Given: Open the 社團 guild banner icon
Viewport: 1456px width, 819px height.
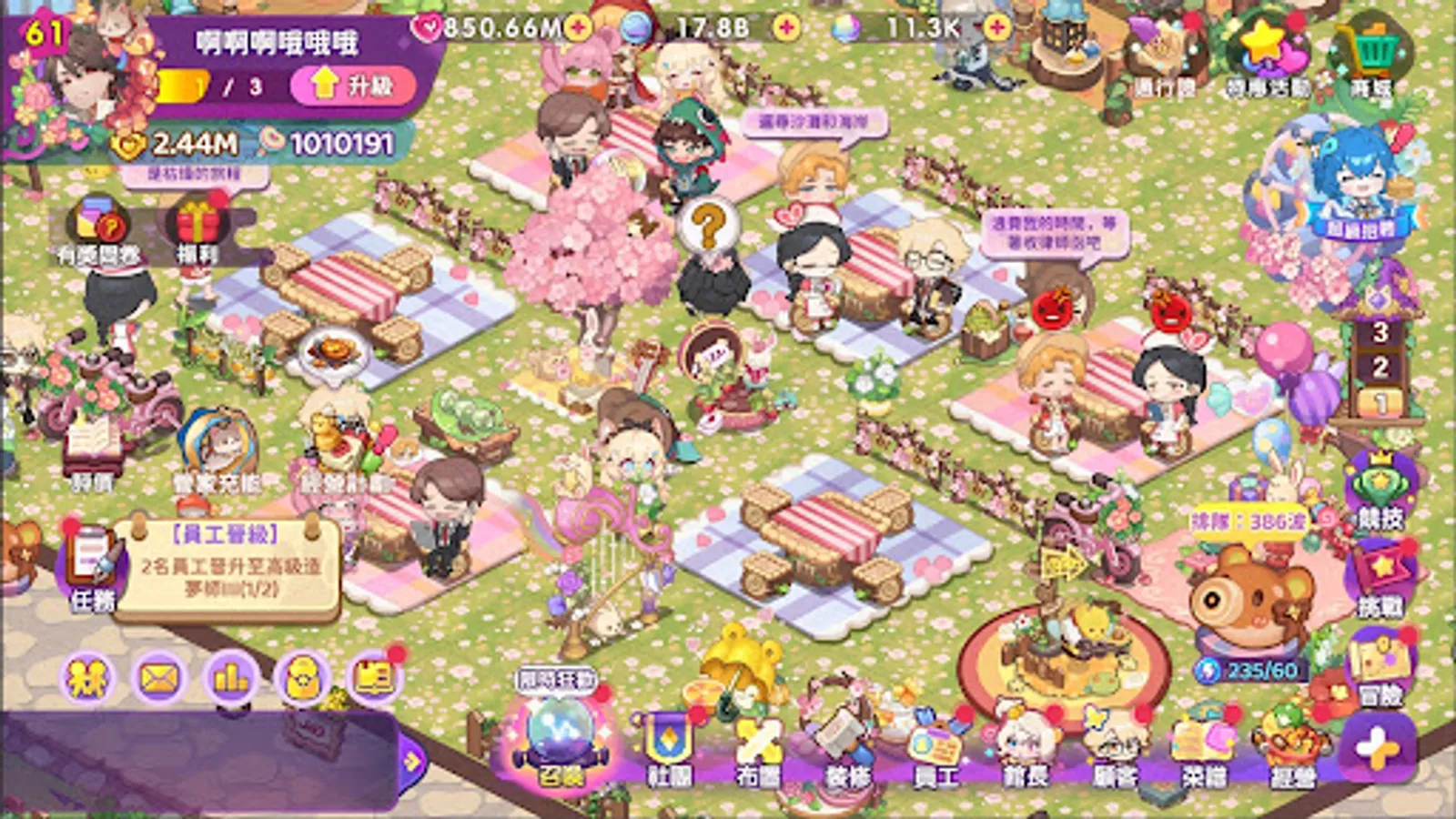Looking at the screenshot, I should click(667, 739).
